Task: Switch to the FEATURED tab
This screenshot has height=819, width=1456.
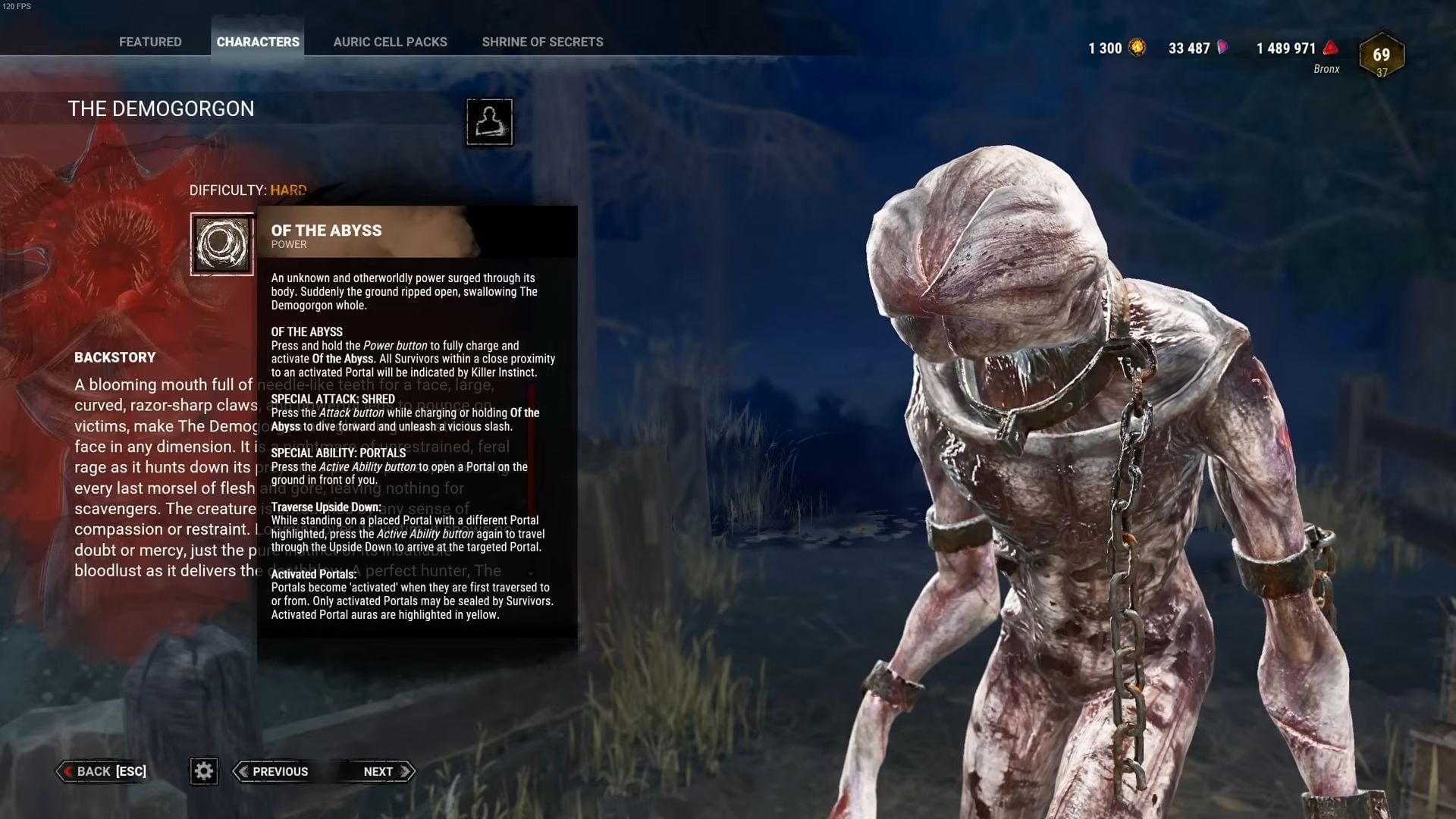Action: (x=149, y=42)
